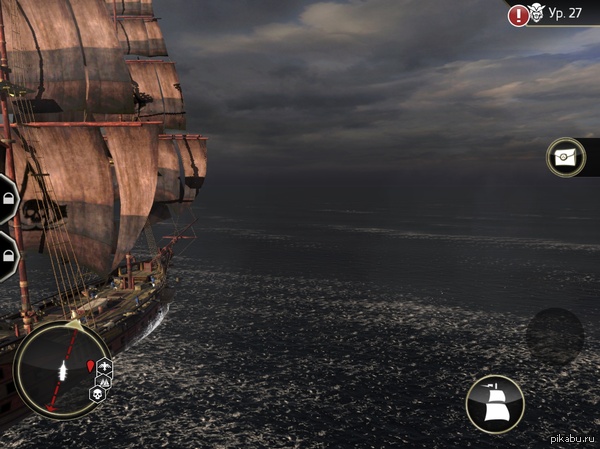The image size is (600, 449).
Task: Tap the virtual joystick circle
Action: point(554,335)
